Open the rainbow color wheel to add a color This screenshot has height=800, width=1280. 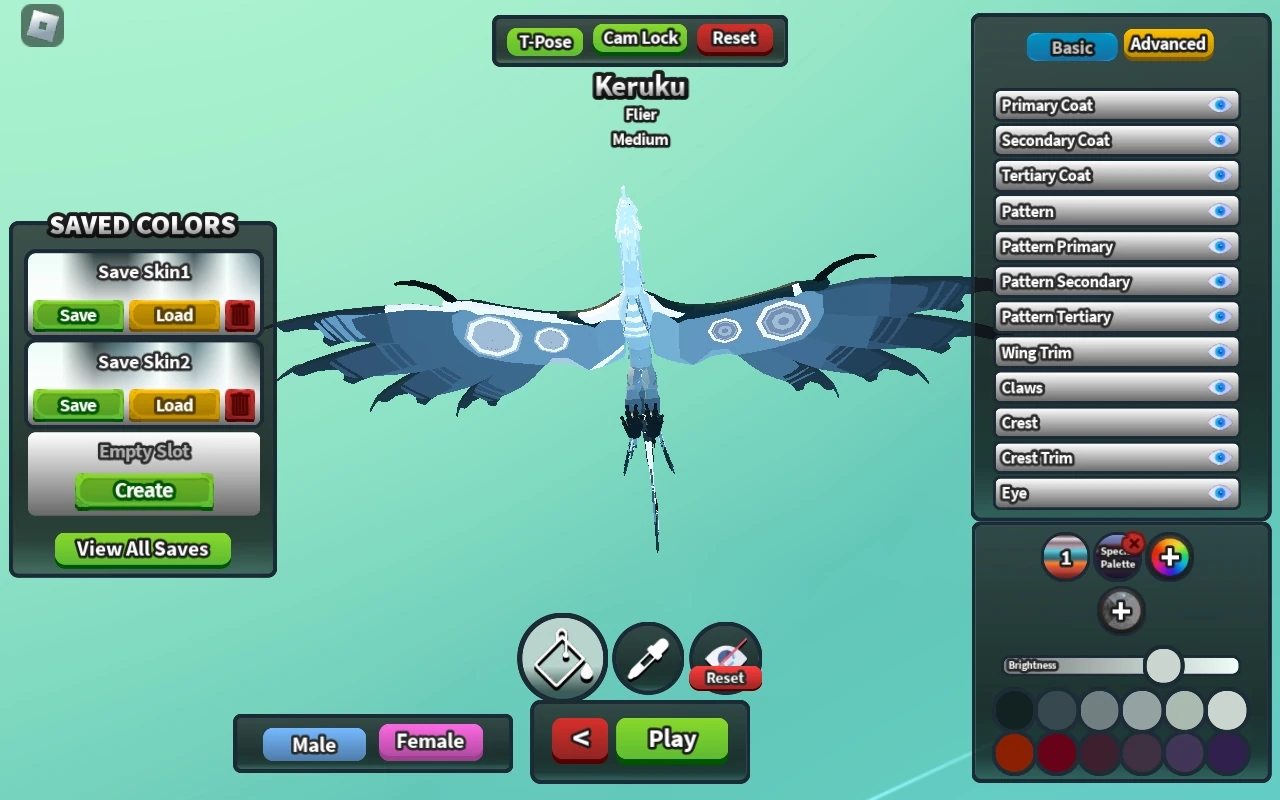(x=1171, y=557)
